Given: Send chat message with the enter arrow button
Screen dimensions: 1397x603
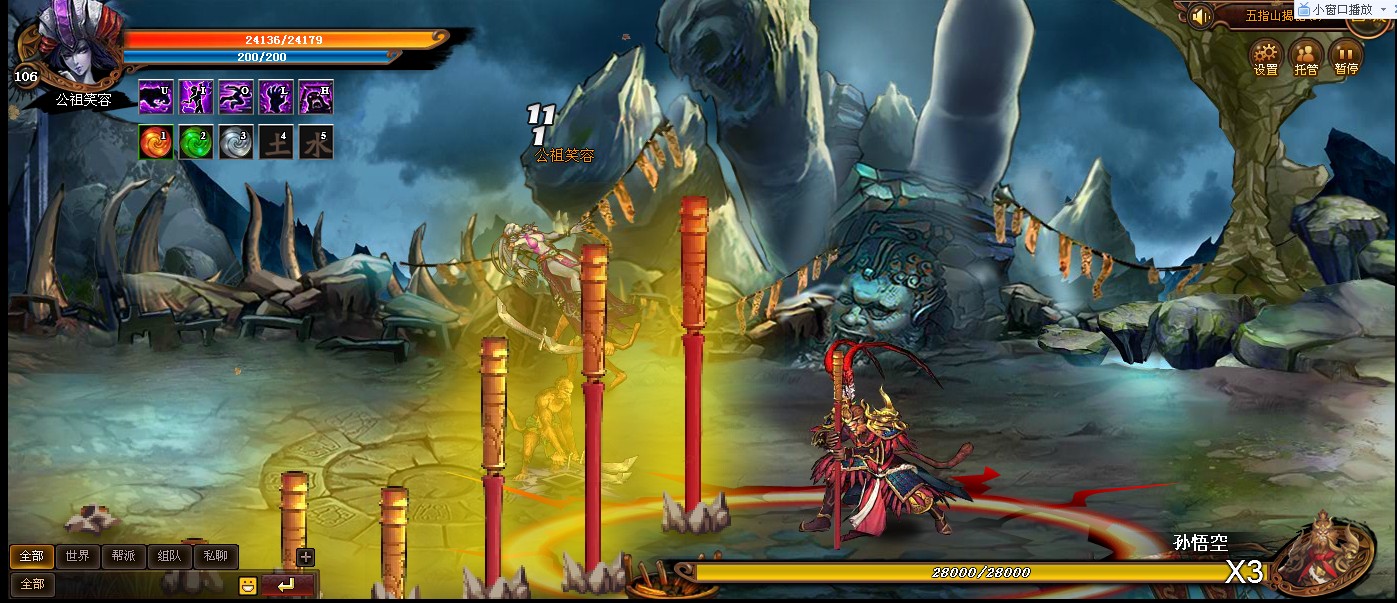Looking at the screenshot, I should point(288,585).
